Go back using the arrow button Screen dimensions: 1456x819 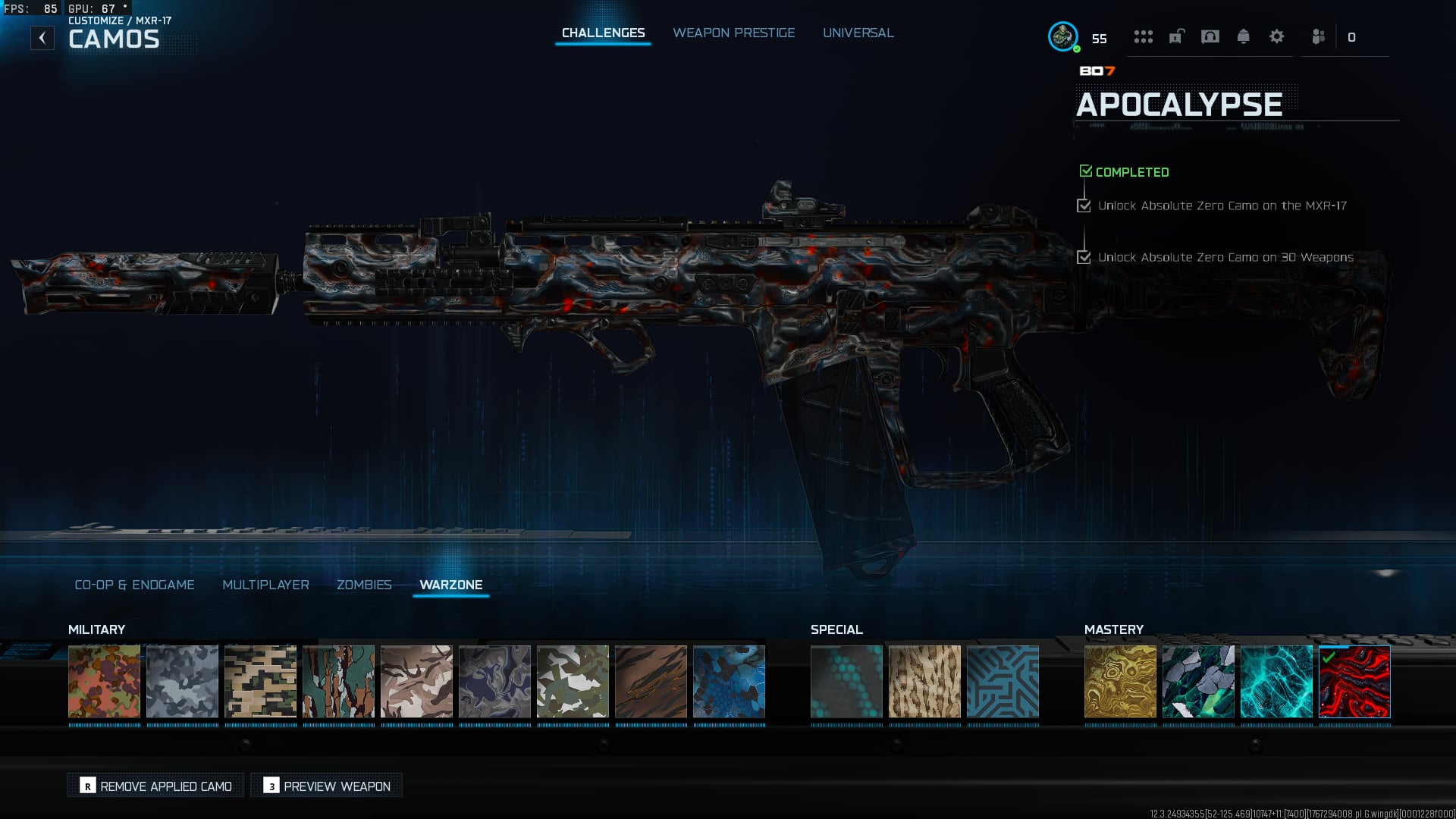42,38
